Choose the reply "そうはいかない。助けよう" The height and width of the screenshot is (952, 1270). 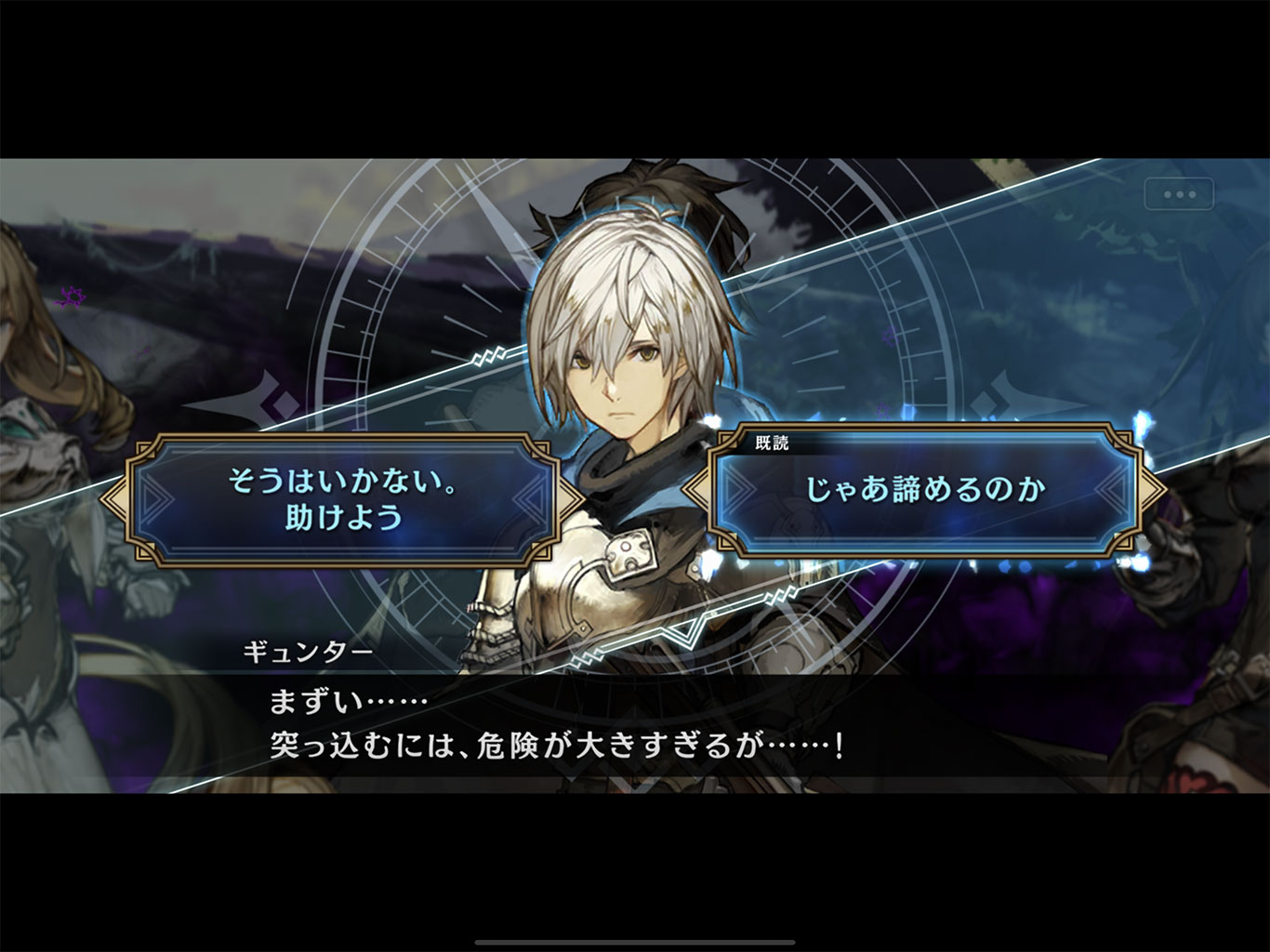(342, 499)
